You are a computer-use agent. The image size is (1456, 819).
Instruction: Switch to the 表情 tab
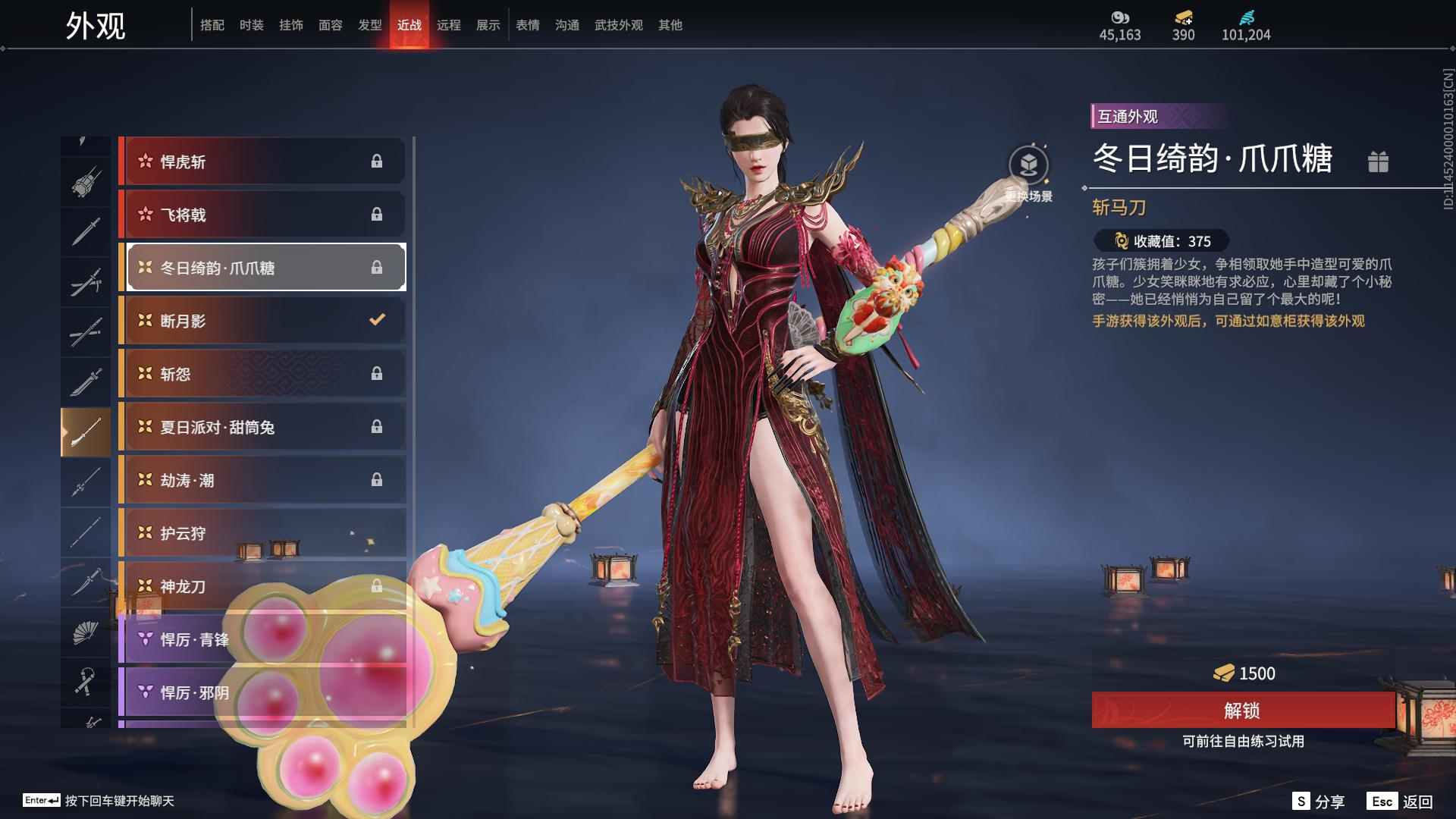pos(527,24)
